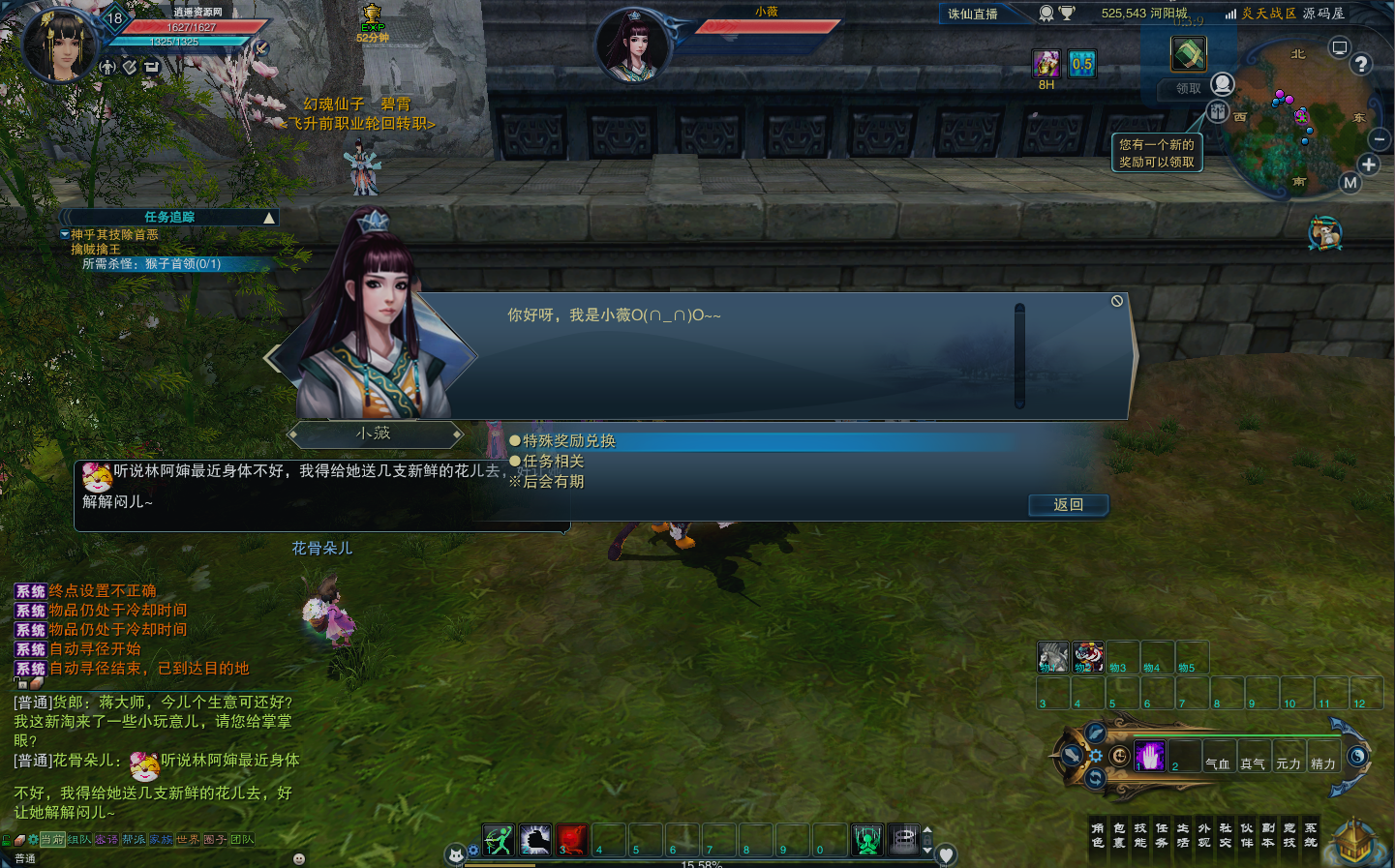Select the 特殊奖励兑换 dialog option
Image resolution: width=1395 pixels, height=868 pixels.
pos(569,439)
